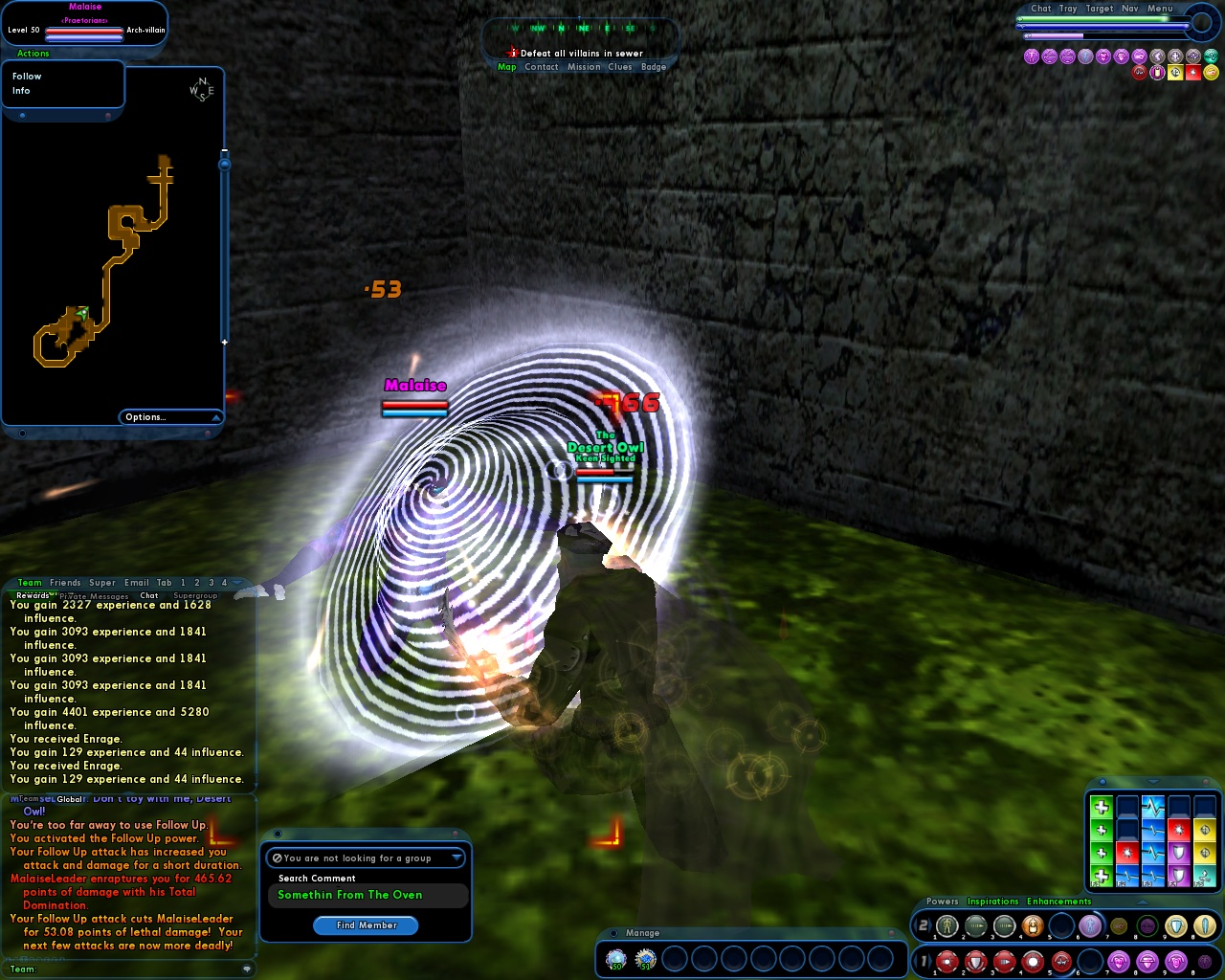Click the Somethin From The Oven search comment field

[x=367, y=895]
